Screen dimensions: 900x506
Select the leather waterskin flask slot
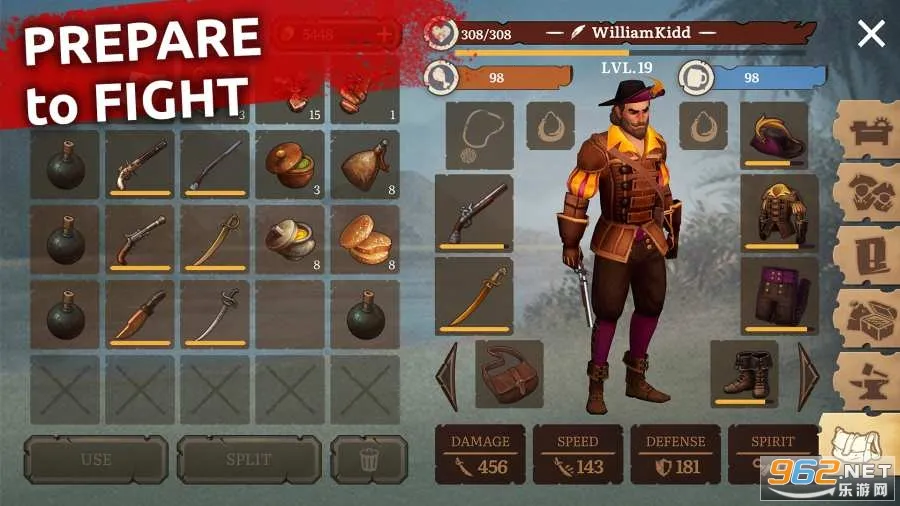click(x=364, y=163)
